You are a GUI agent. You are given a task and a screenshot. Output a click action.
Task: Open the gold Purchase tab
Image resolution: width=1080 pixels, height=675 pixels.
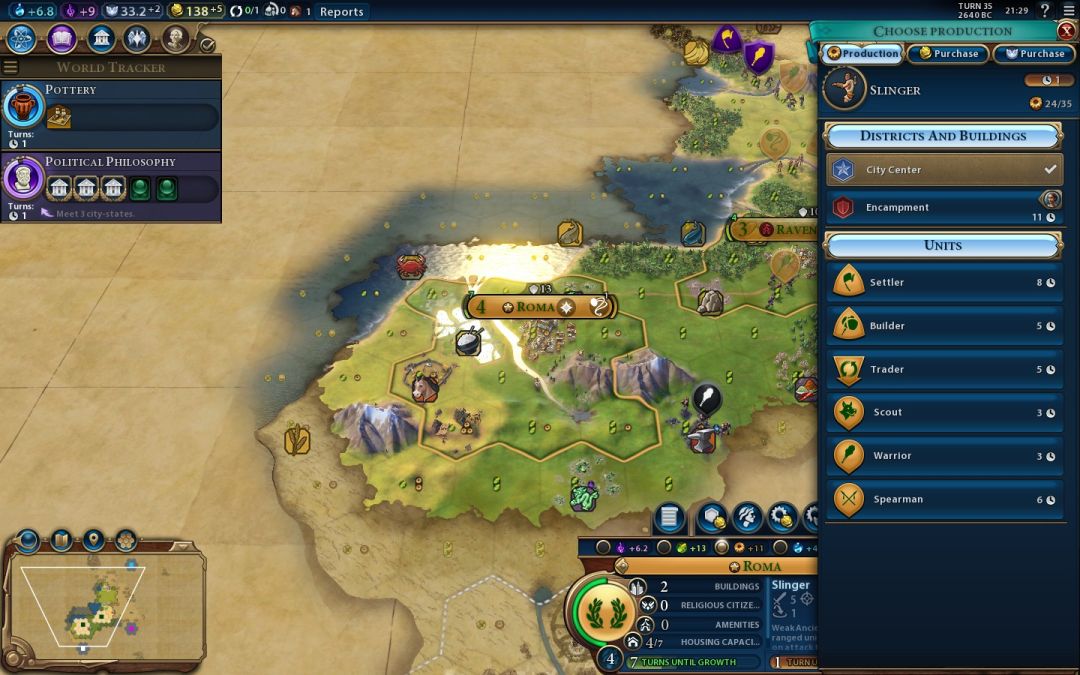coord(948,54)
